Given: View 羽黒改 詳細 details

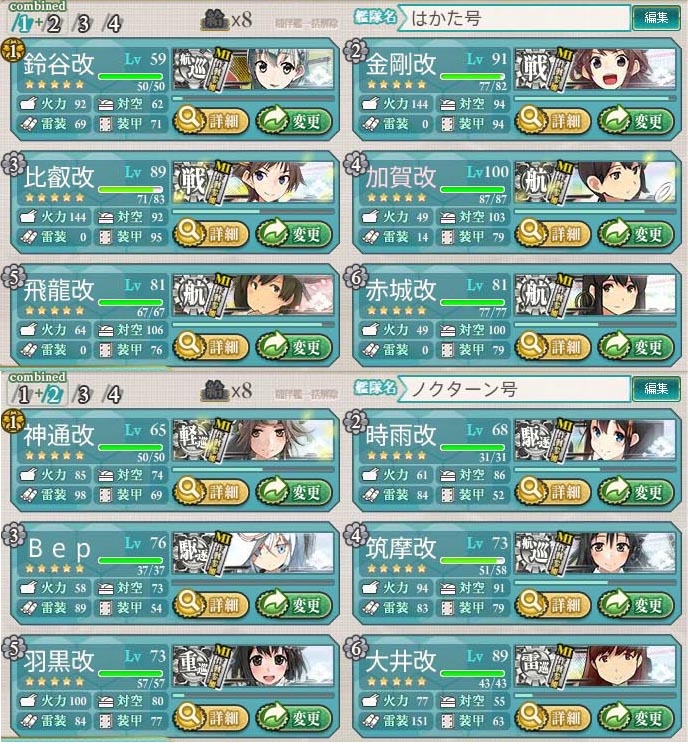Looking at the screenshot, I should coord(211,717).
